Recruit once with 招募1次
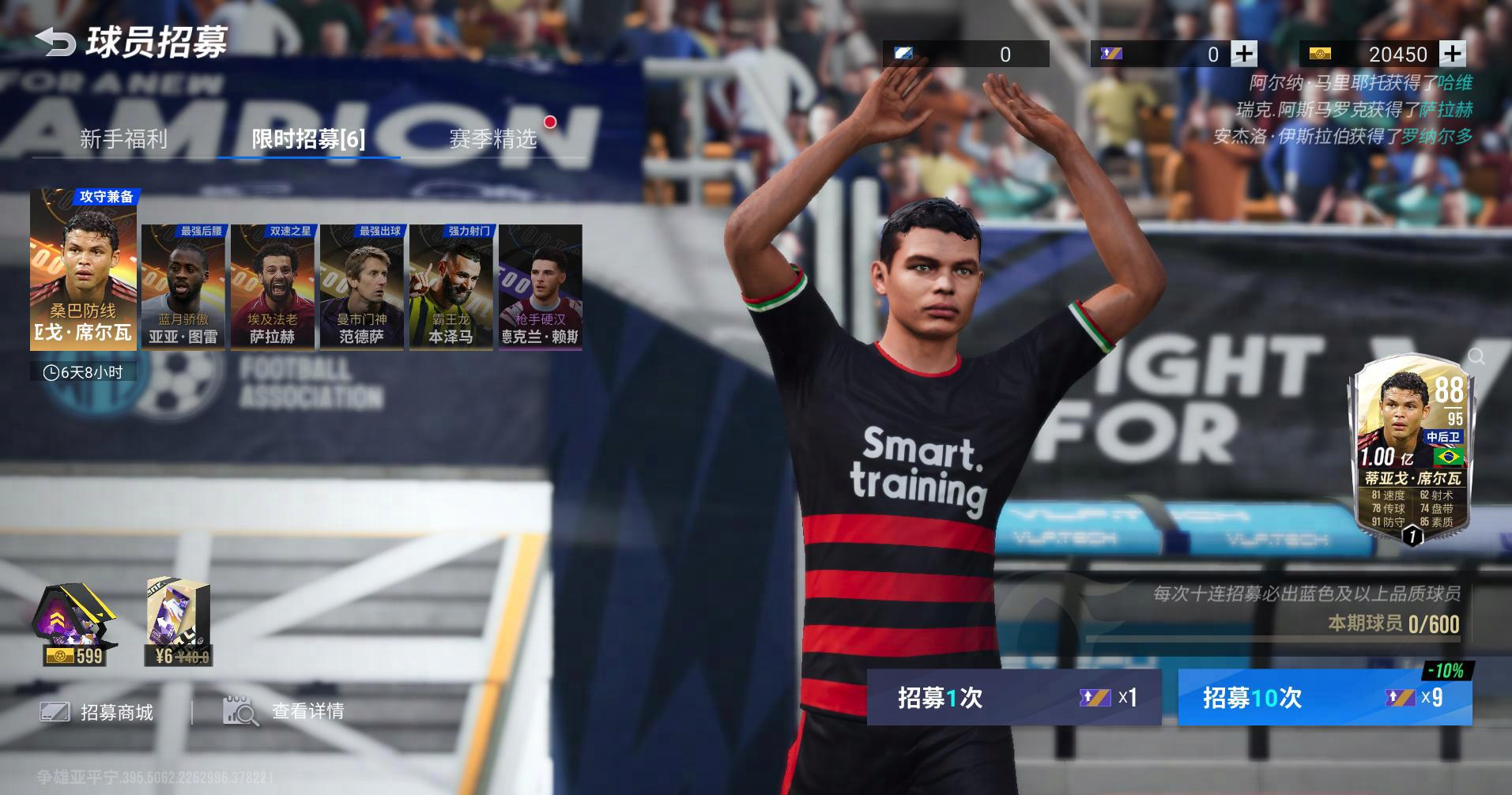1512x795 pixels. click(x=1014, y=697)
